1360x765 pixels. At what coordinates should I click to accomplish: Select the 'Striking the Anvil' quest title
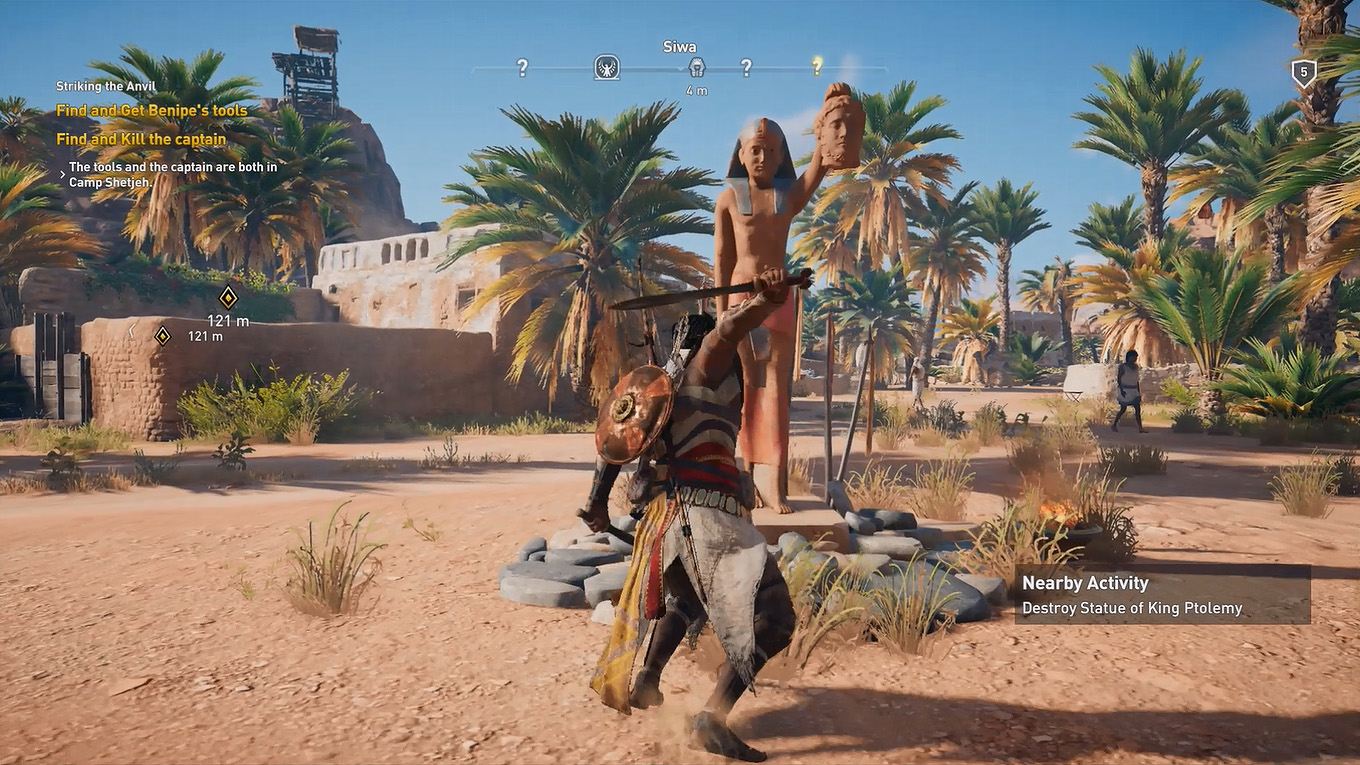[106, 85]
